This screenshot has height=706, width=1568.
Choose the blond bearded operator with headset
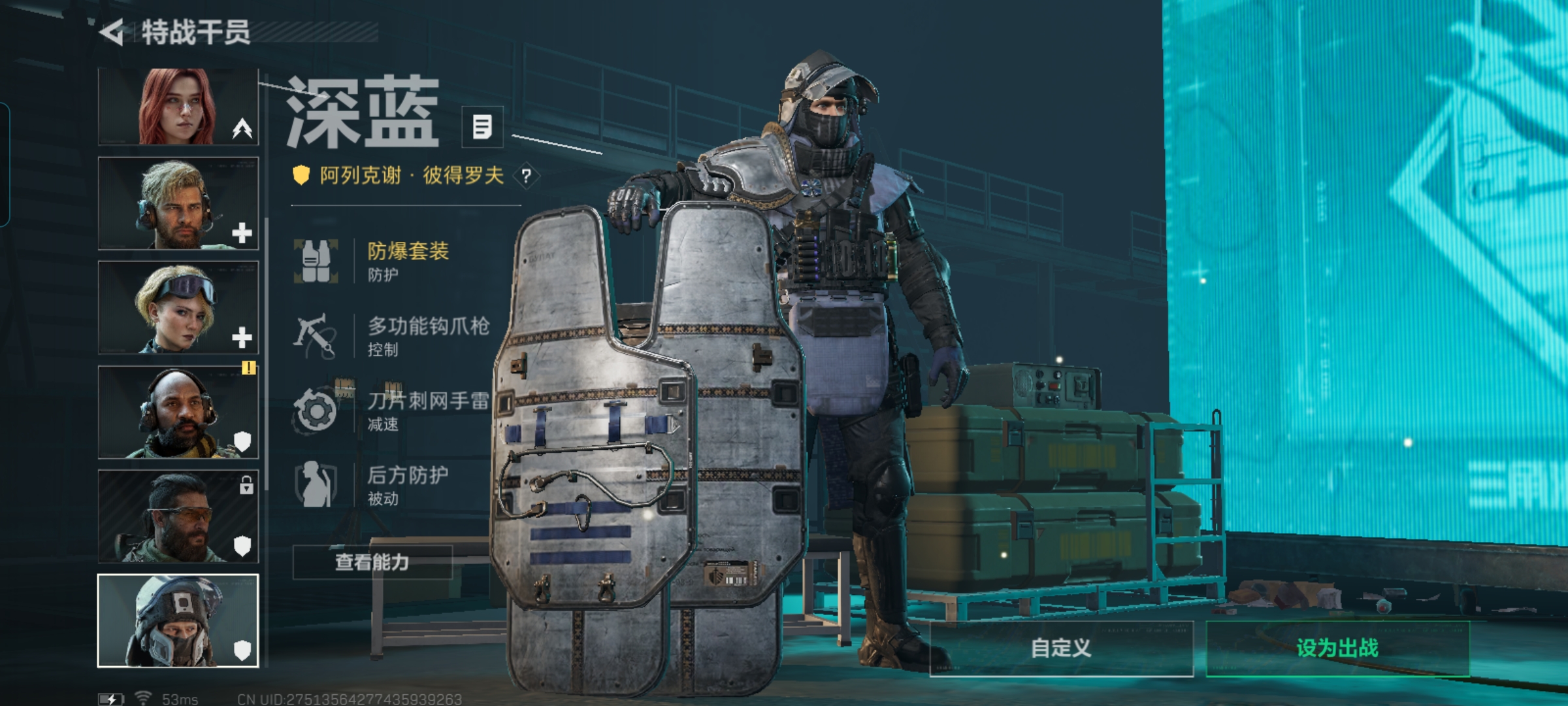[x=178, y=203]
